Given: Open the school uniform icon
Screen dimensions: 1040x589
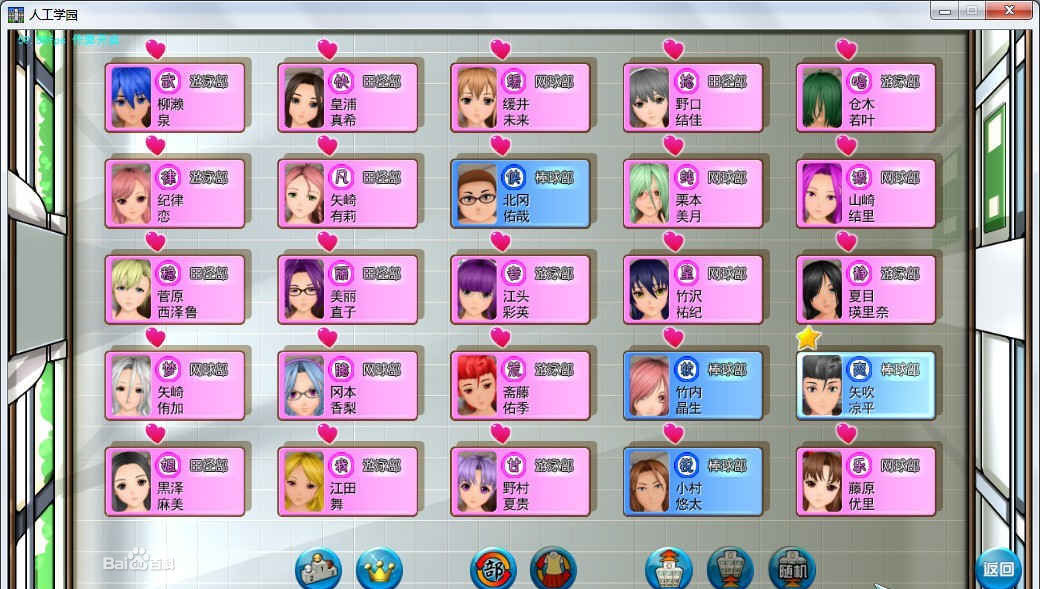Looking at the screenshot, I should pos(553,570).
